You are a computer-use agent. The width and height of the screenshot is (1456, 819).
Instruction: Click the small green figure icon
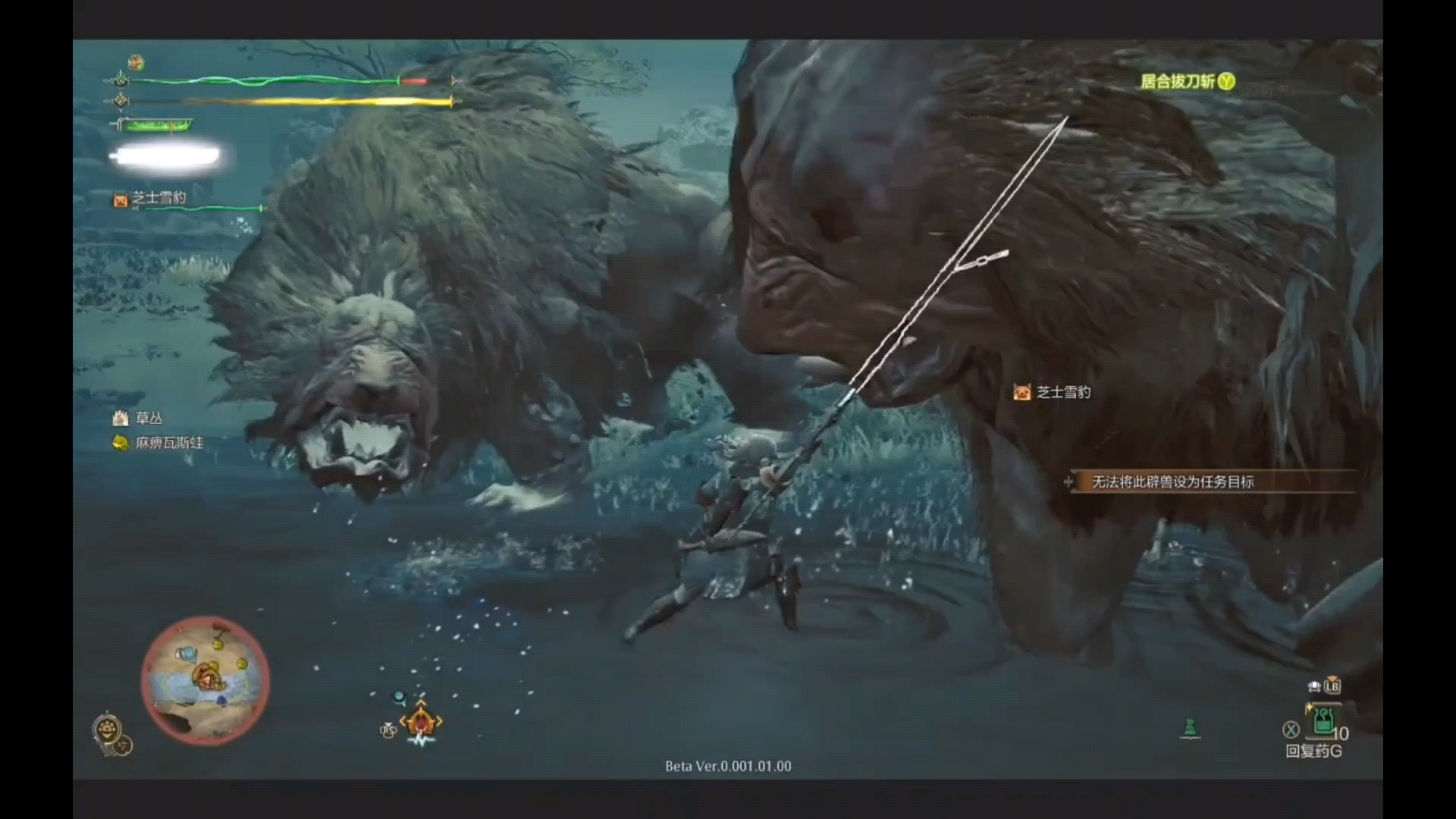1190,728
